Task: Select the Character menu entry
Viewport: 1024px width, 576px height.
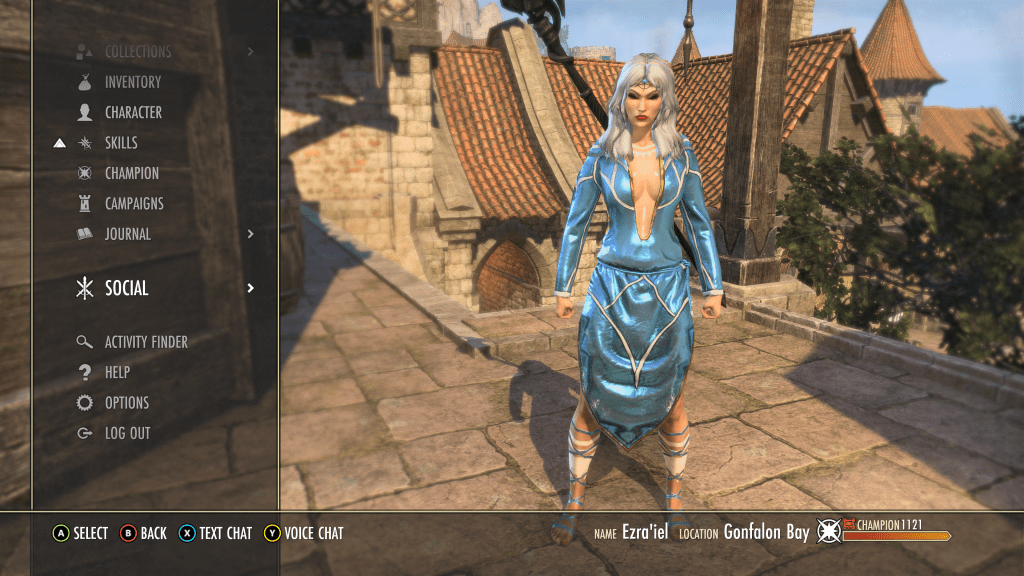Action: 133,113
